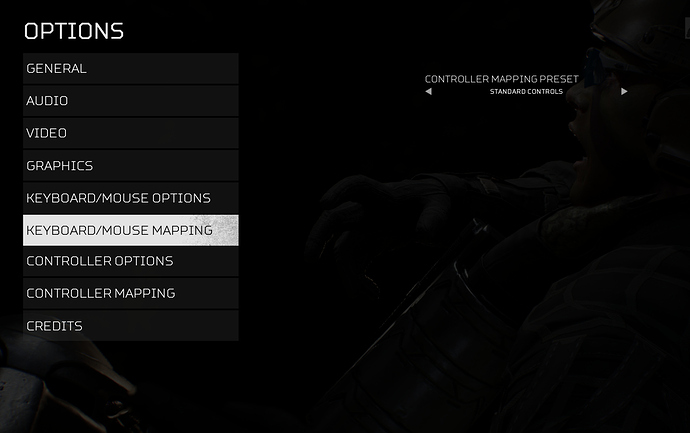Screen dimensions: 690x433
Task: Choose Keyboard/Mouse Options
Action: pyautogui.click(x=130, y=197)
